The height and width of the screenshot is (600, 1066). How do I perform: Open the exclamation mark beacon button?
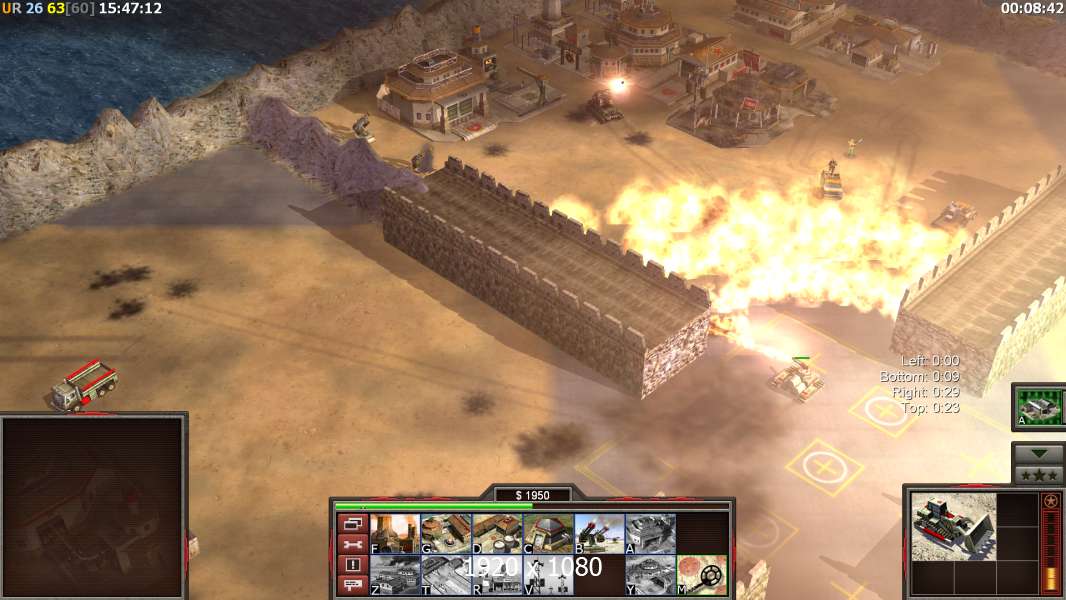coord(352,565)
